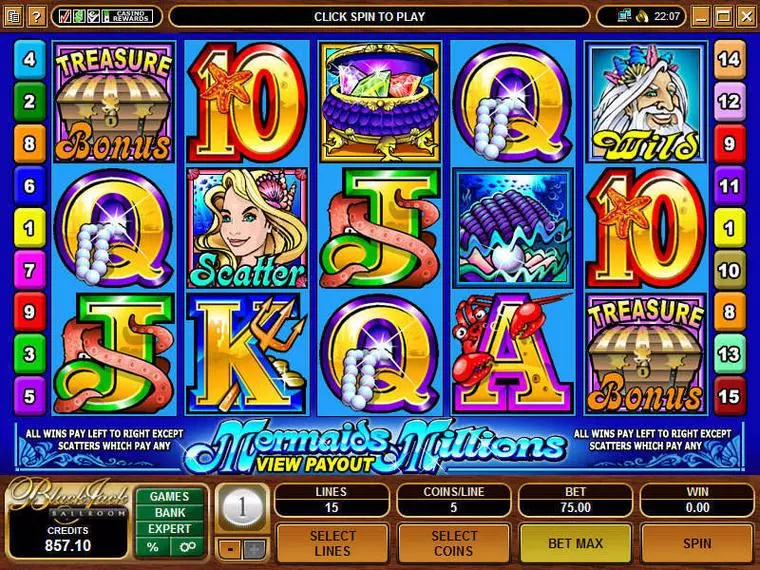Select payline number 15 marker
The image size is (760, 570).
pyautogui.click(x=729, y=397)
